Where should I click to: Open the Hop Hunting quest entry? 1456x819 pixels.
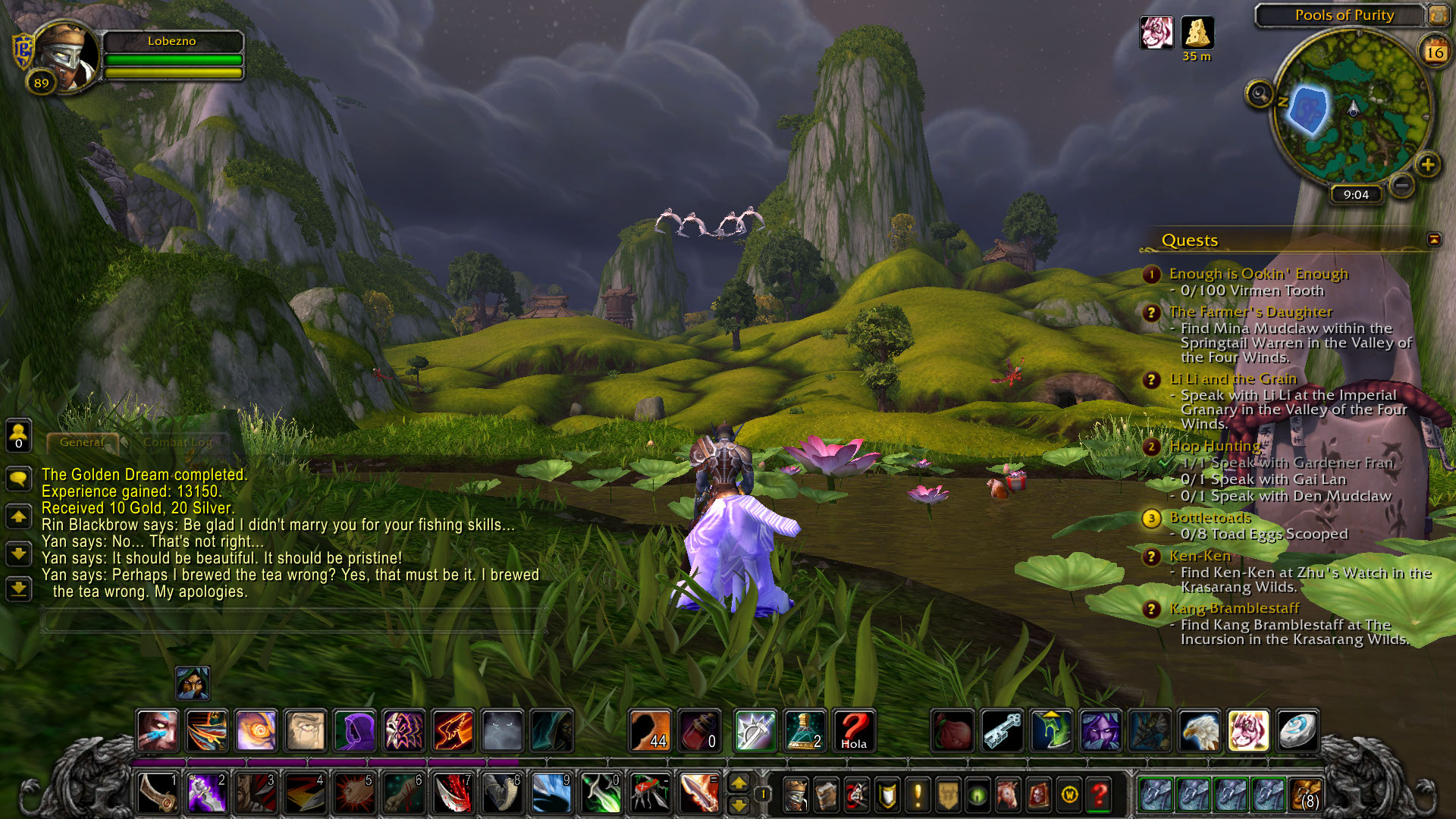point(1214,446)
